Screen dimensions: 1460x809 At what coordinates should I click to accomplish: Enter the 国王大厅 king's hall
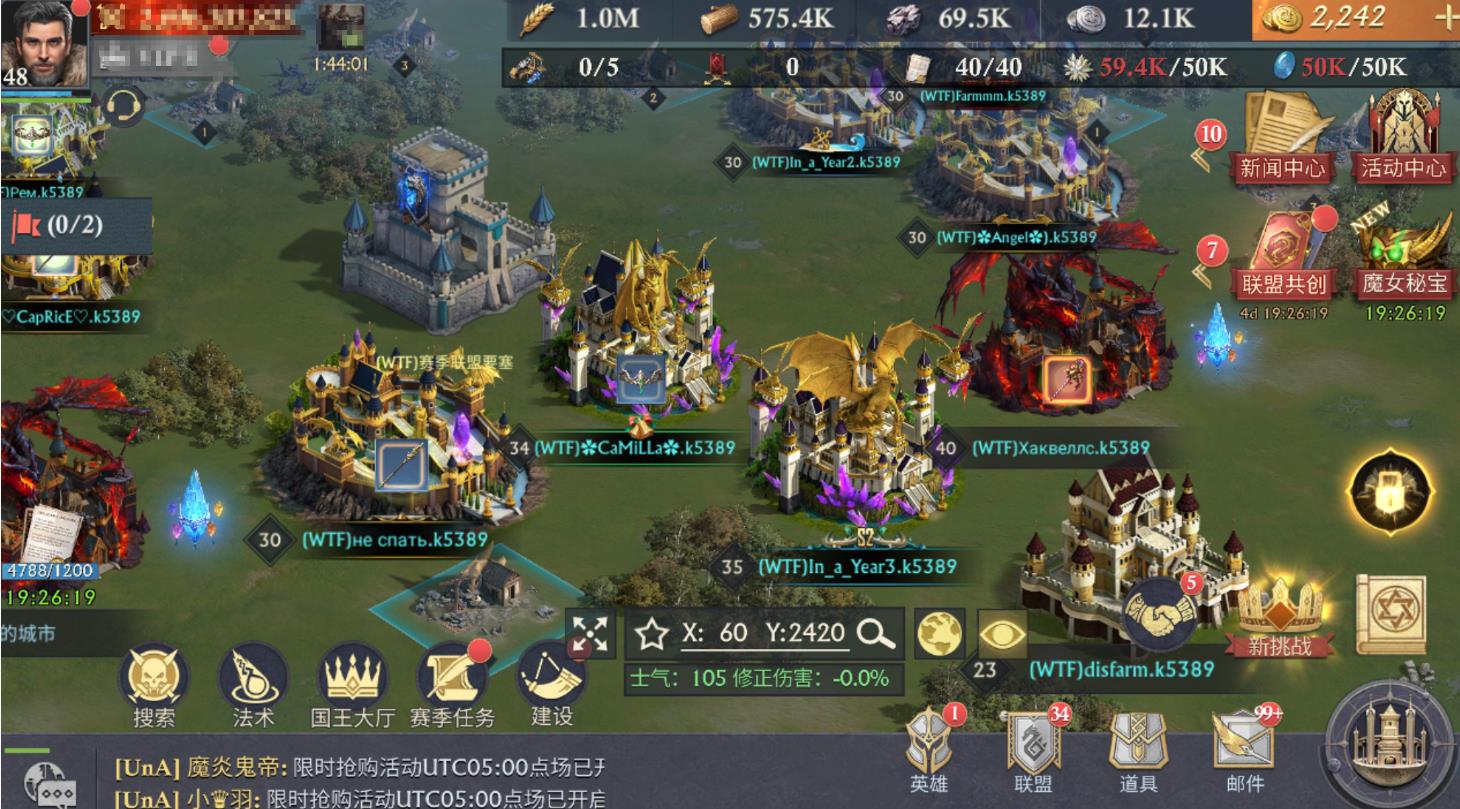click(352, 685)
